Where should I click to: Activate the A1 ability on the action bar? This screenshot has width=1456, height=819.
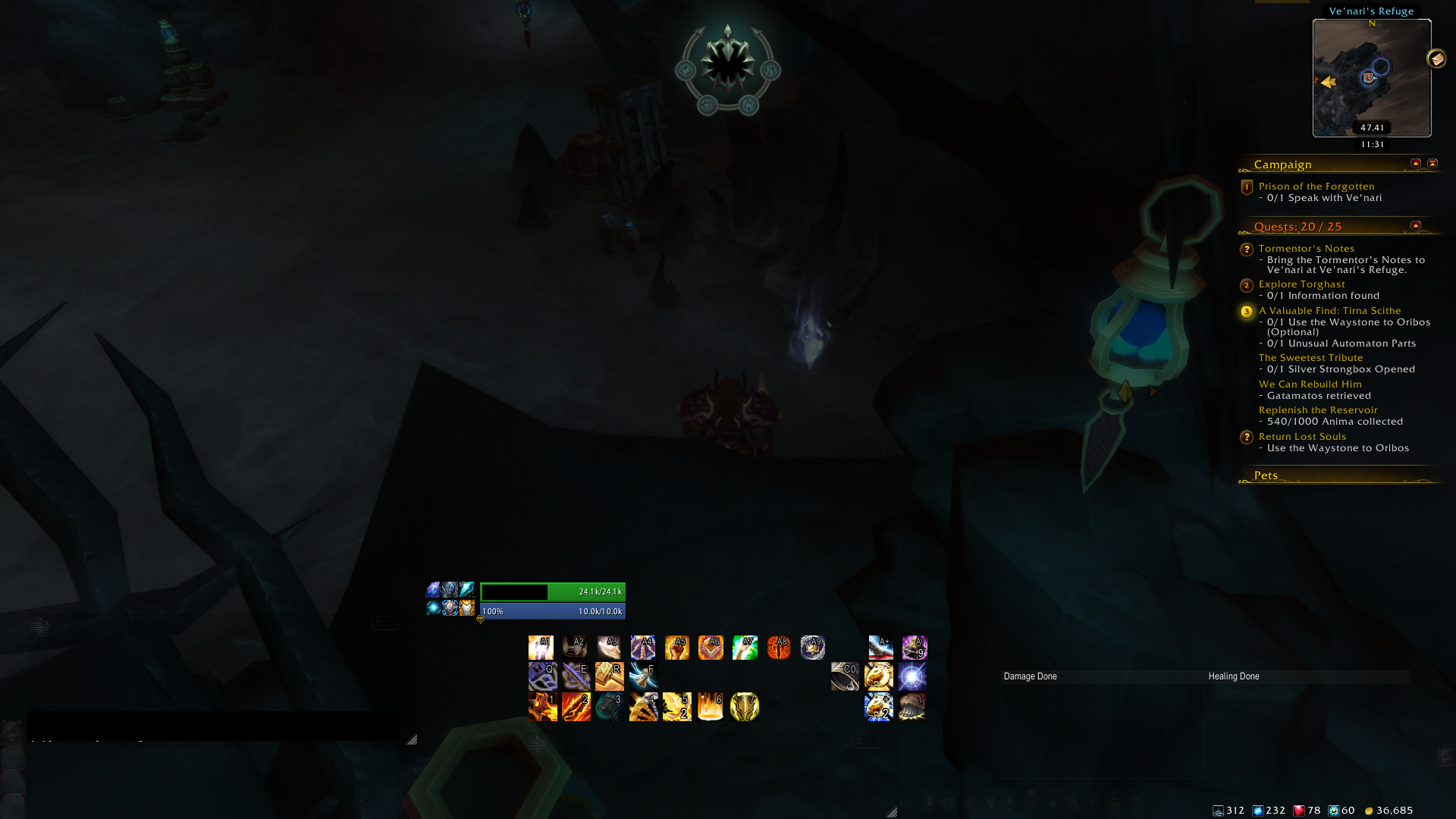point(543,647)
